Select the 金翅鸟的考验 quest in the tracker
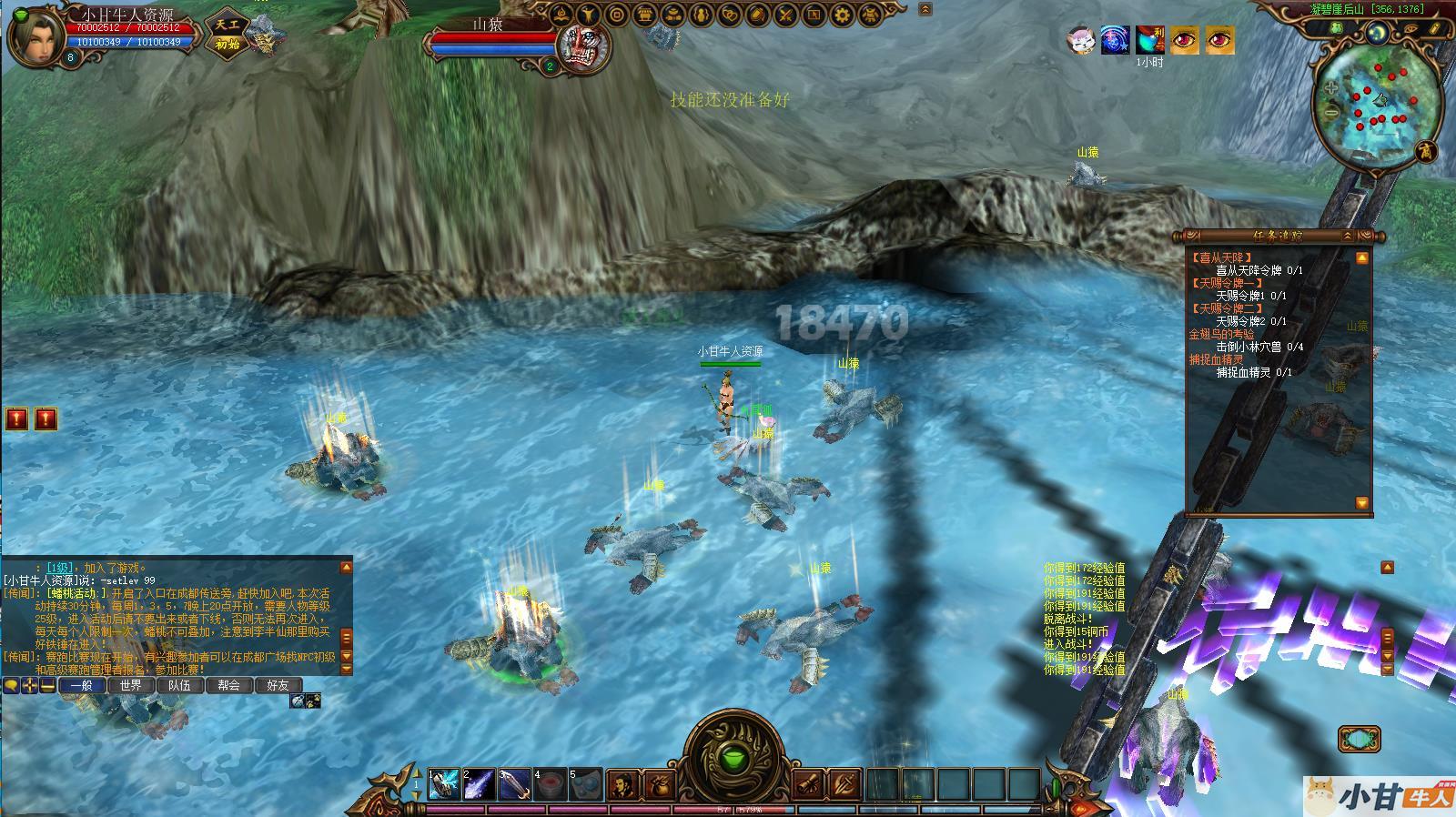Viewport: 1456px width, 817px height. click(1220, 334)
